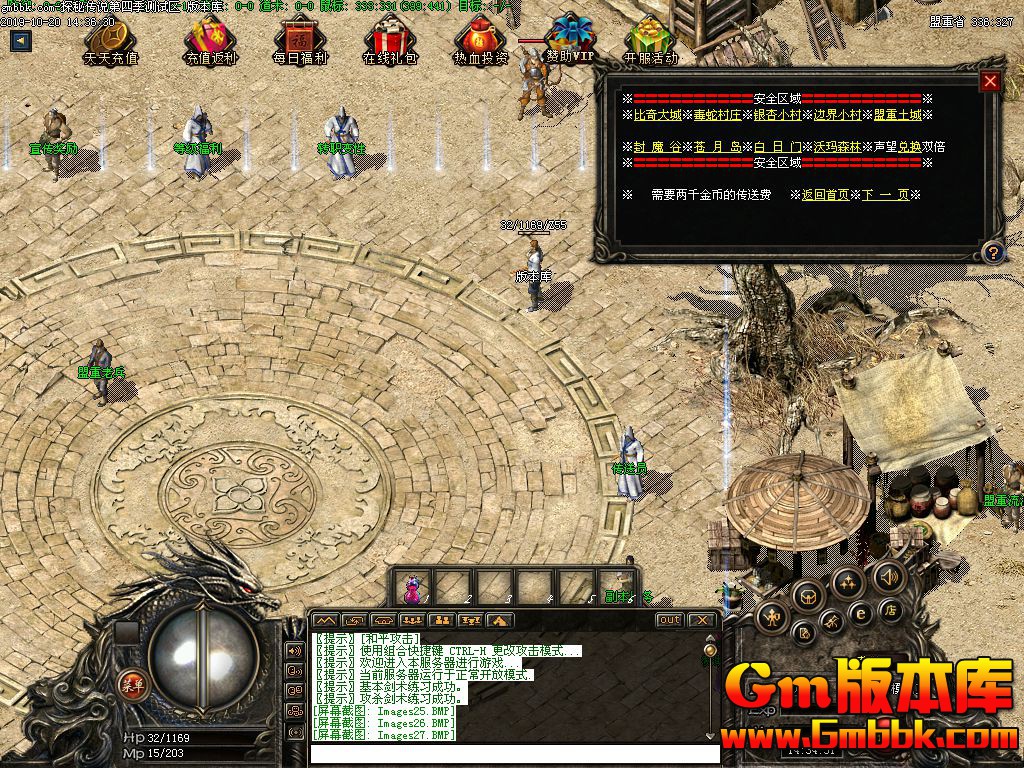Go to the next page (下一页)
Image resolution: width=1024 pixels, height=768 pixels.
point(885,195)
